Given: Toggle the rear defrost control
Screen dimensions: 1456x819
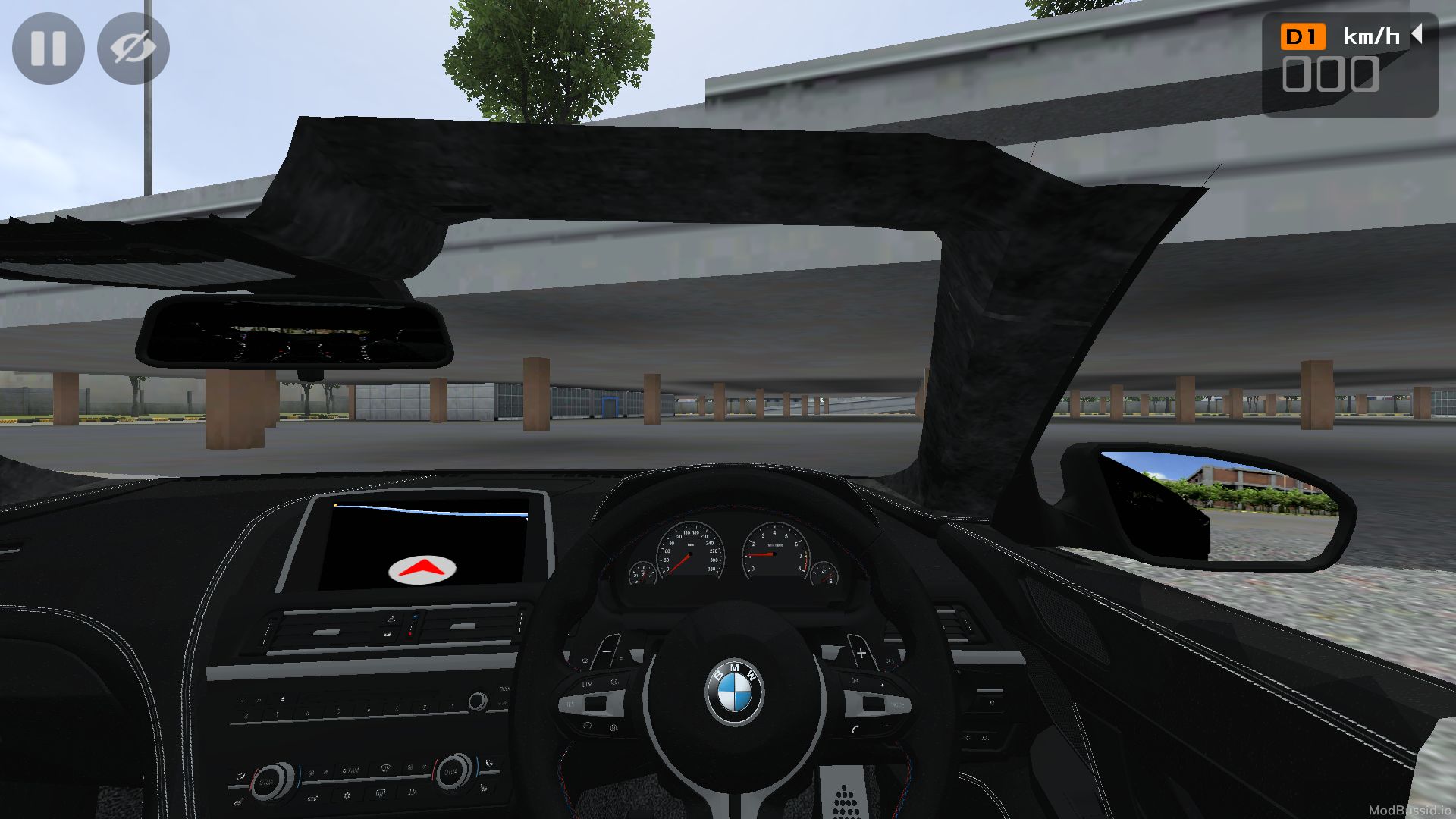Looking at the screenshot, I should click(x=383, y=792).
